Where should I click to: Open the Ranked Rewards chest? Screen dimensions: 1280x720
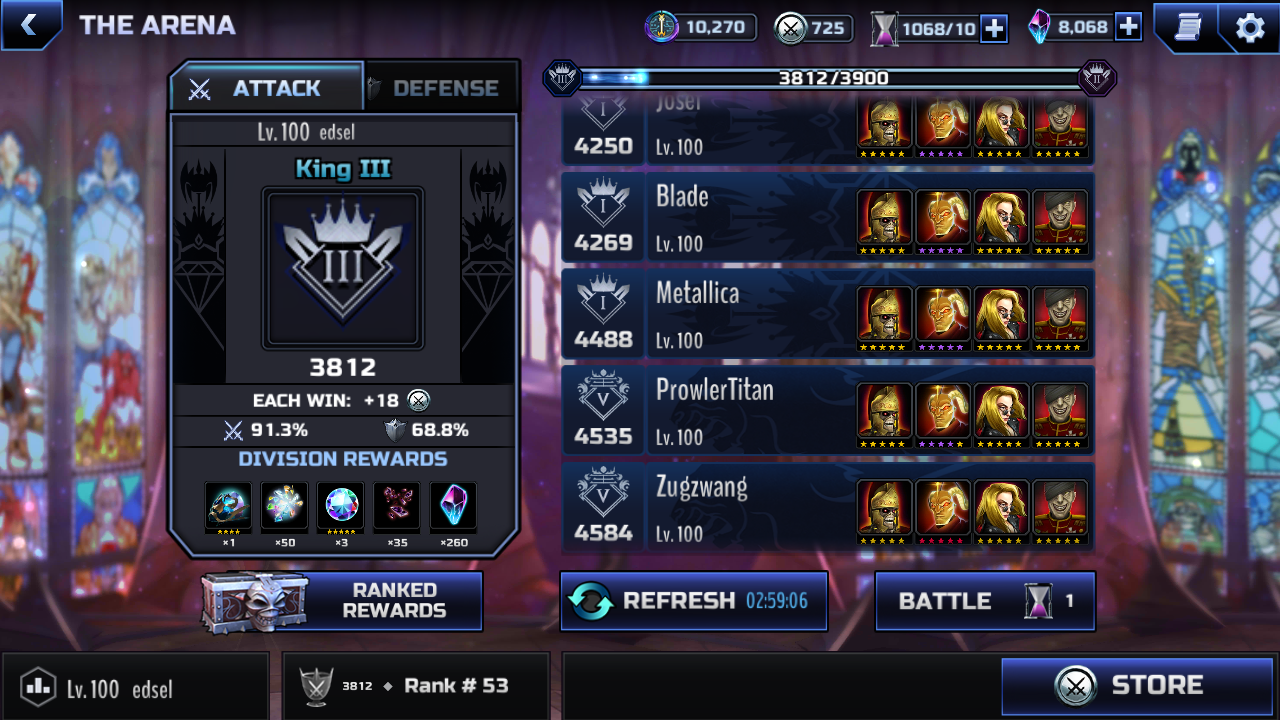point(342,601)
